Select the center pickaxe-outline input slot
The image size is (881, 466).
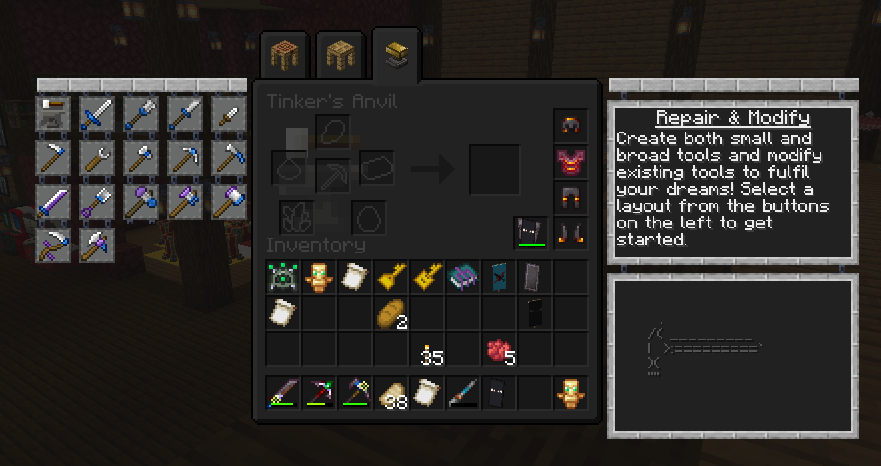coord(333,173)
